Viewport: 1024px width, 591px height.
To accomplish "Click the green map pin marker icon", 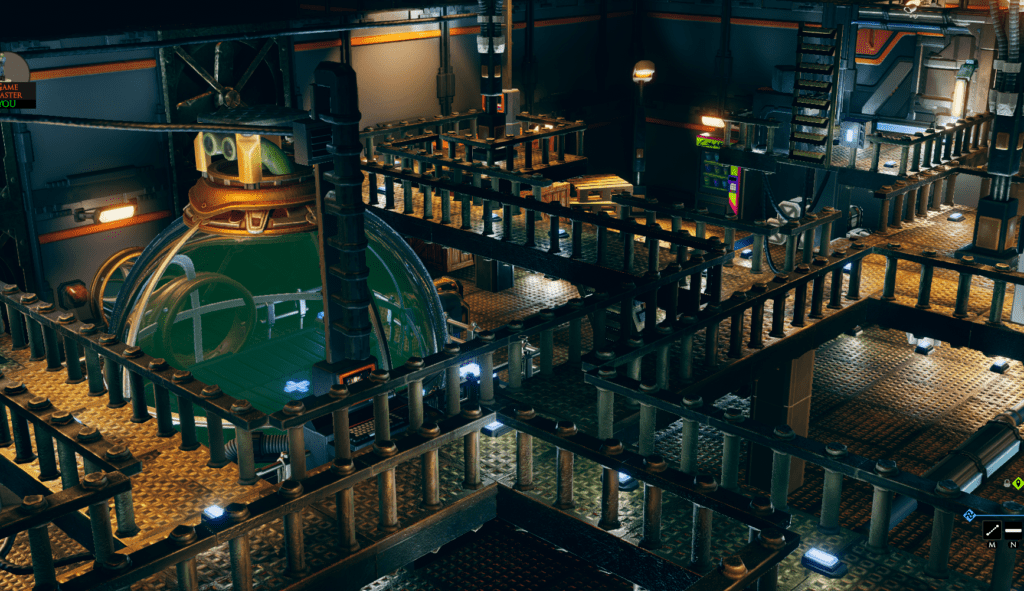I will pos(1018,483).
